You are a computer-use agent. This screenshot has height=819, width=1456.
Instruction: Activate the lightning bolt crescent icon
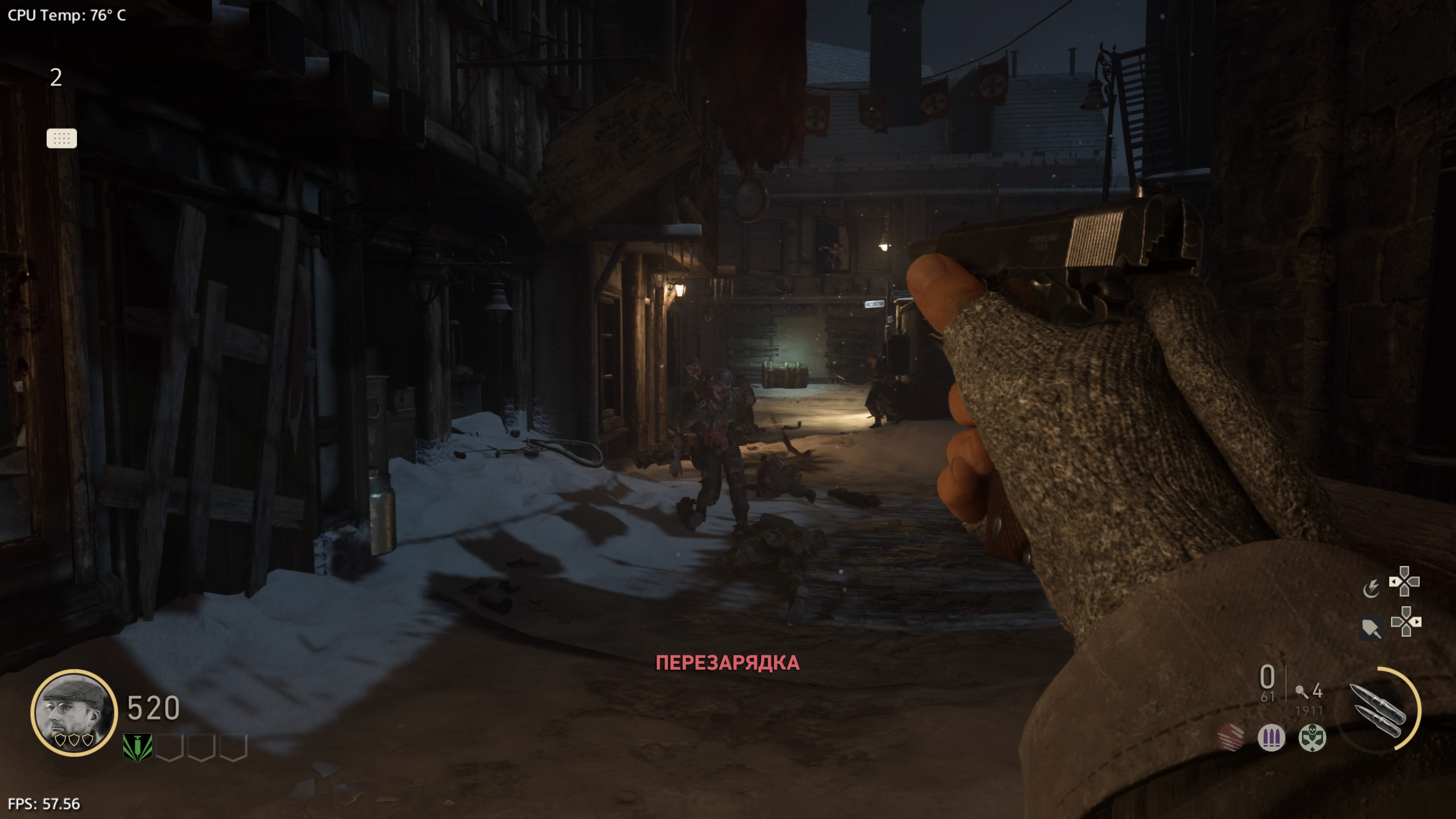pos(1371,588)
